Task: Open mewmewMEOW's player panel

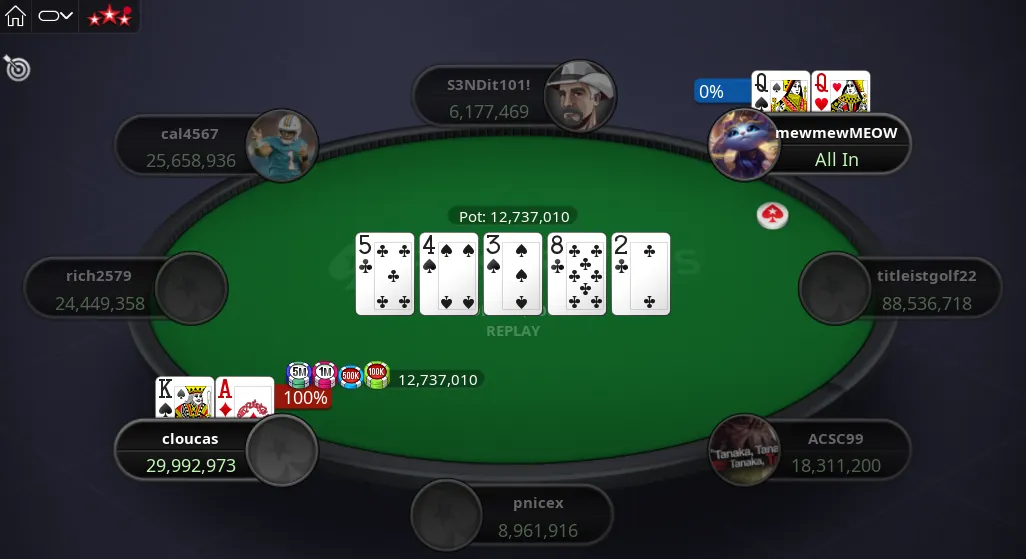Action: (x=835, y=146)
